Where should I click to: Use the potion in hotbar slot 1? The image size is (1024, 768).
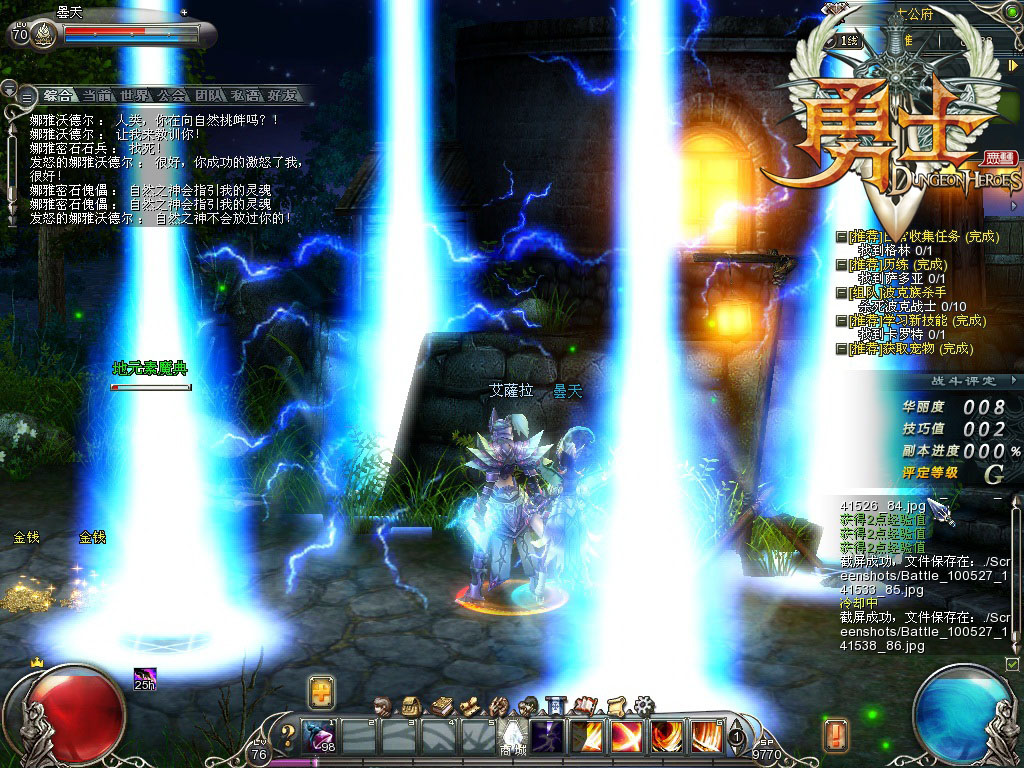coord(319,737)
